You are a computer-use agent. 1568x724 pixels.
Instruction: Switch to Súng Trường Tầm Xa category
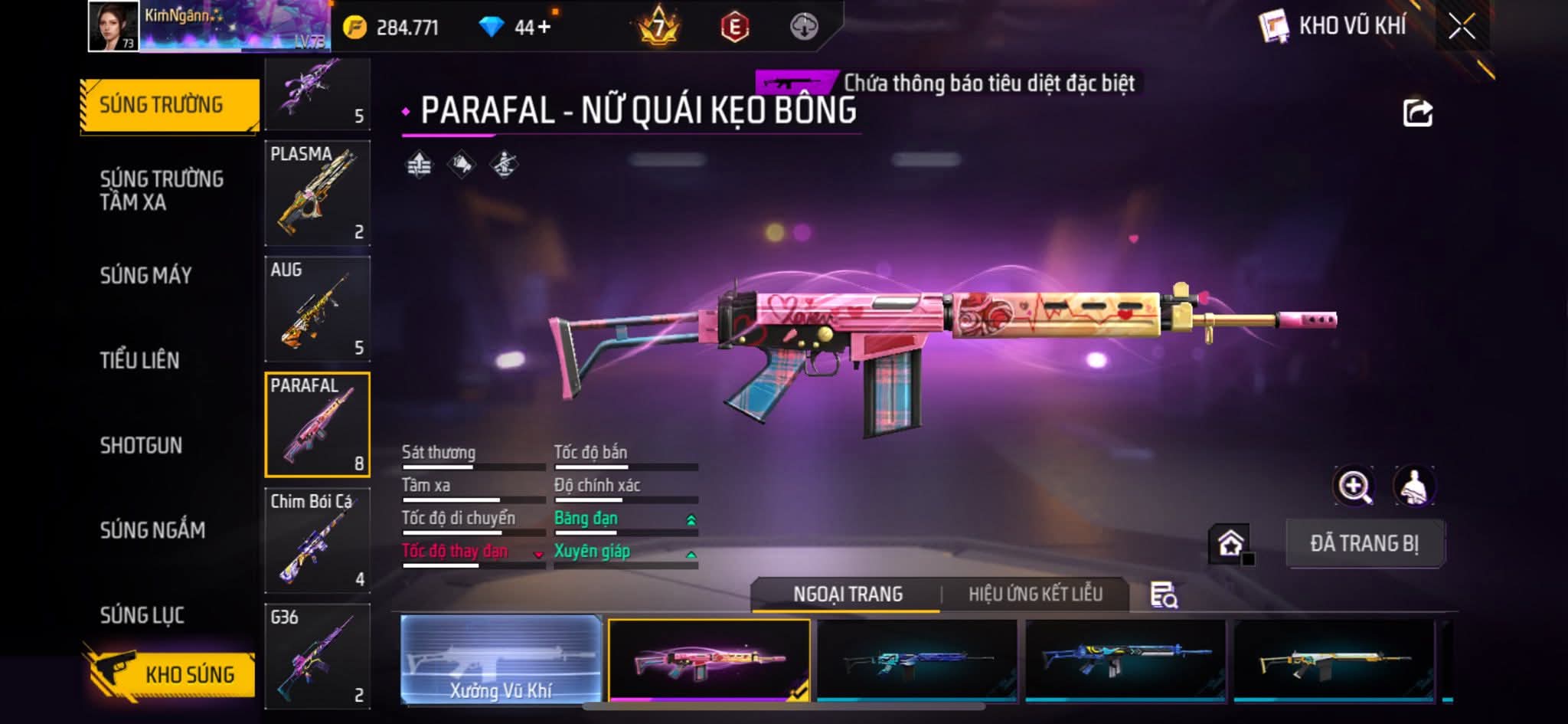(162, 190)
